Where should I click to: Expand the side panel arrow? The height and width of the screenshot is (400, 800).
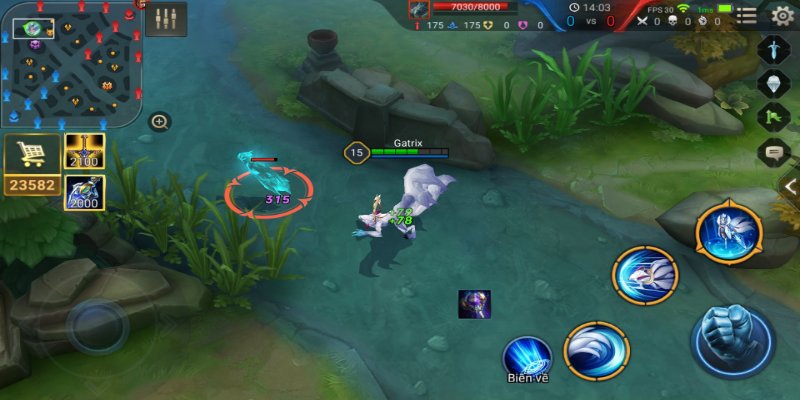pyautogui.click(x=790, y=187)
